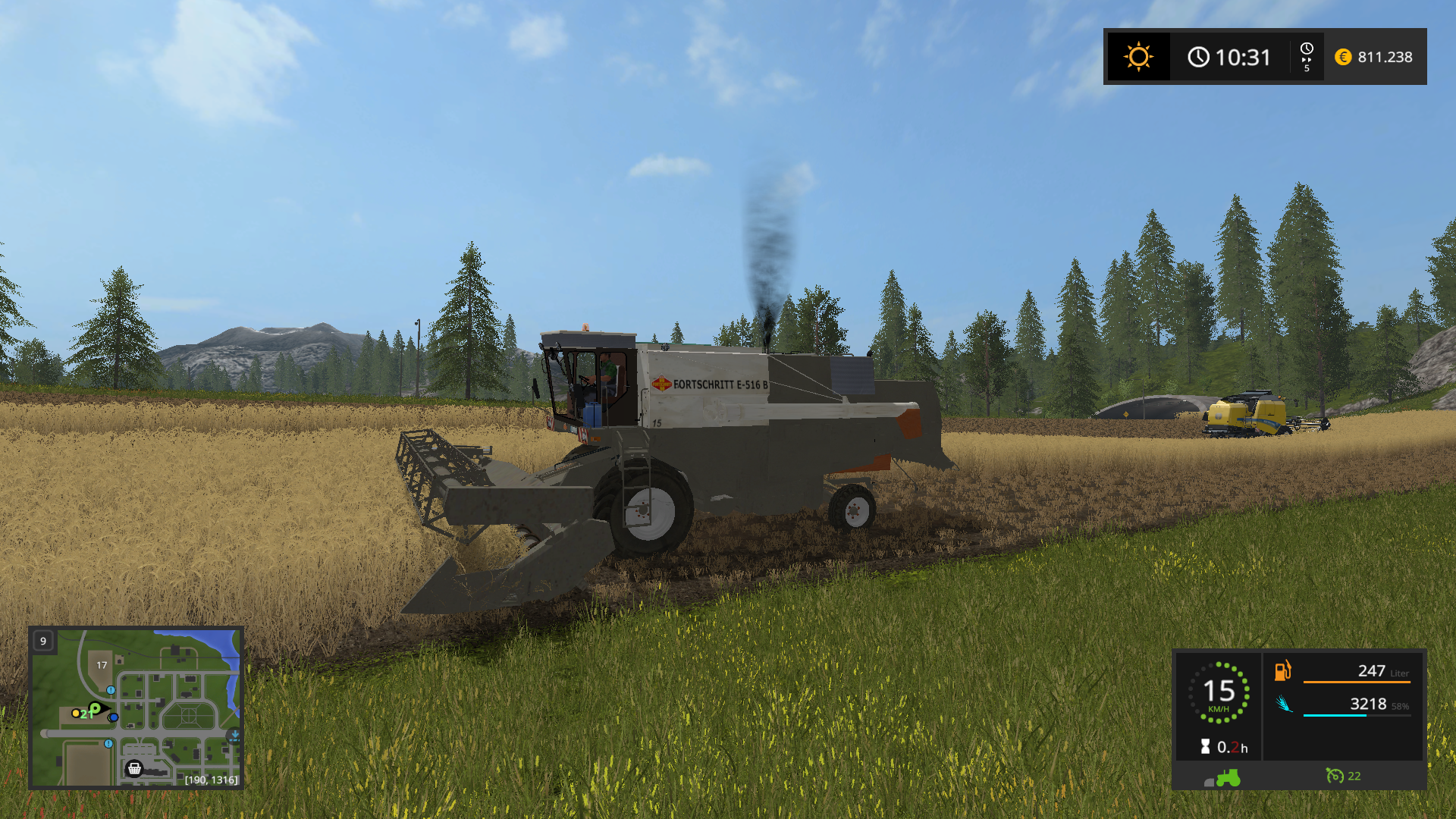Select the orange fuel pump icon

tap(1282, 670)
